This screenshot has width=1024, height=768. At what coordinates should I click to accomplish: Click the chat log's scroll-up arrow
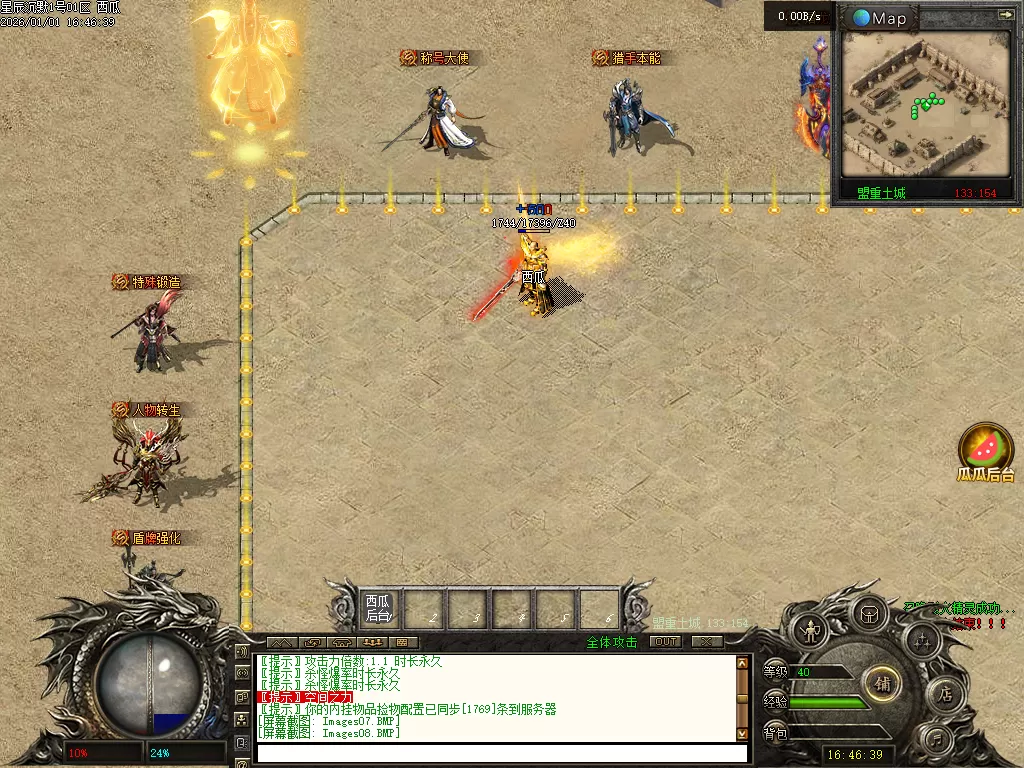pos(742,662)
